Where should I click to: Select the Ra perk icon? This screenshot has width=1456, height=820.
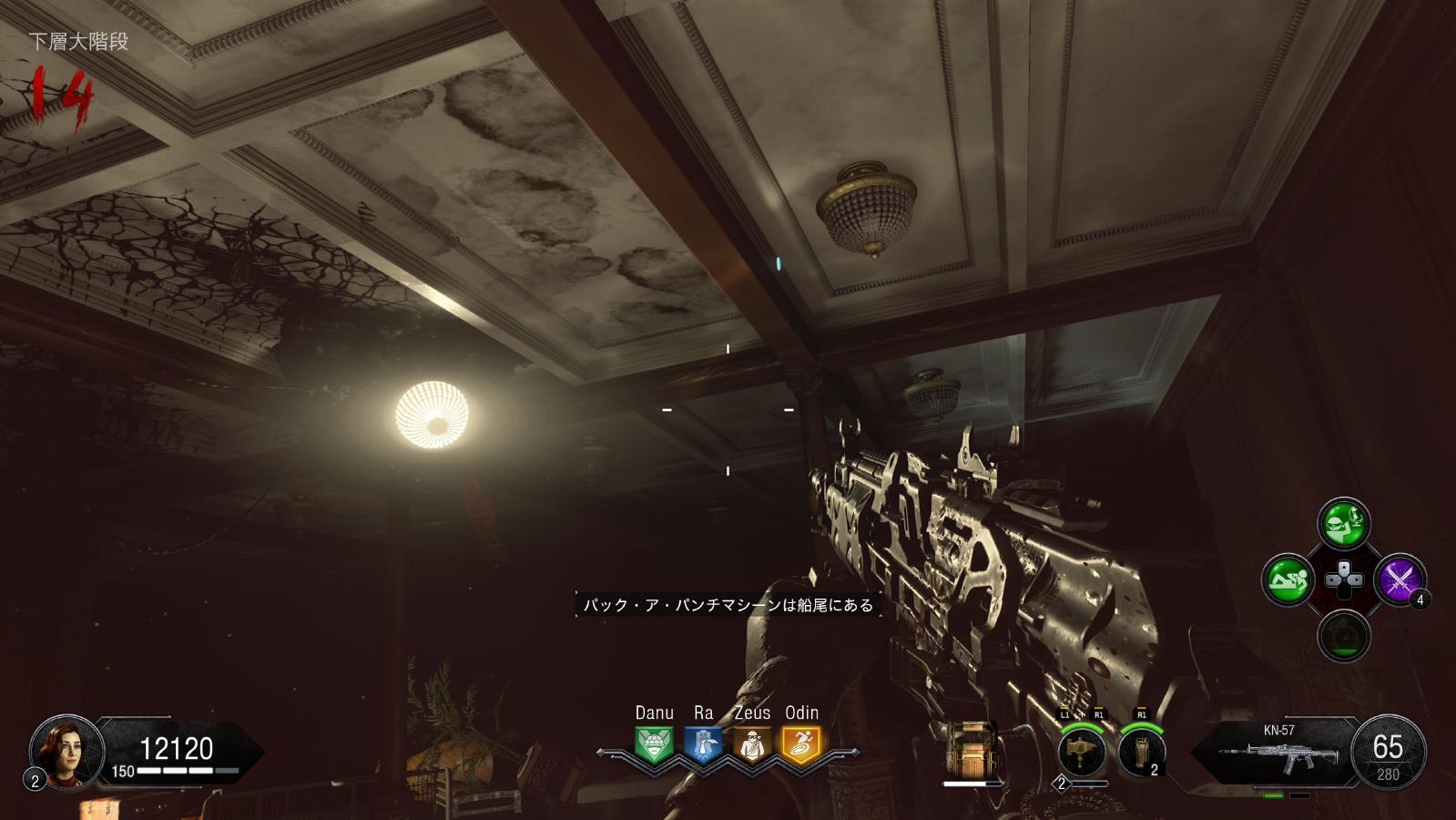coord(703,744)
